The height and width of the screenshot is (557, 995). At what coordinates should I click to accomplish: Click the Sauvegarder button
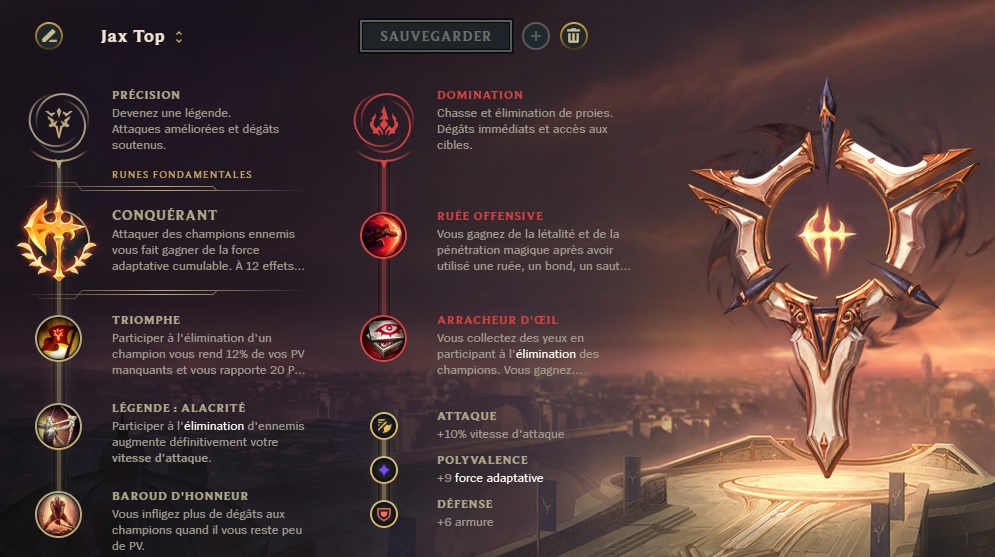click(x=435, y=36)
